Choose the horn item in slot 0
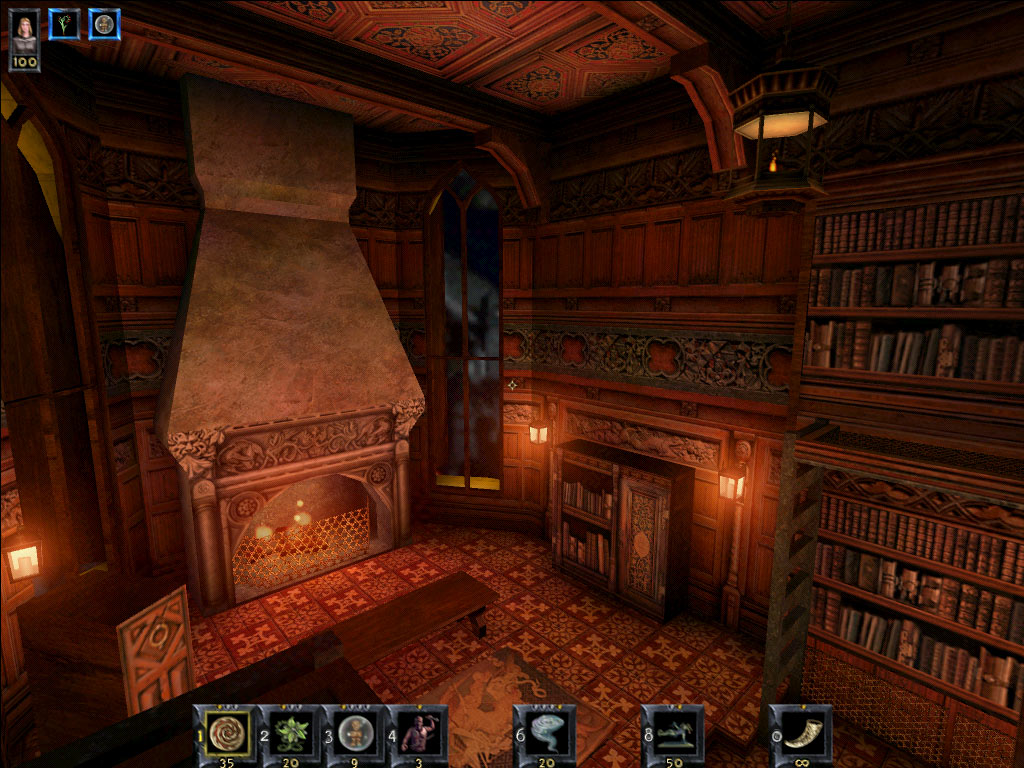The height and width of the screenshot is (768, 1024). [802, 734]
